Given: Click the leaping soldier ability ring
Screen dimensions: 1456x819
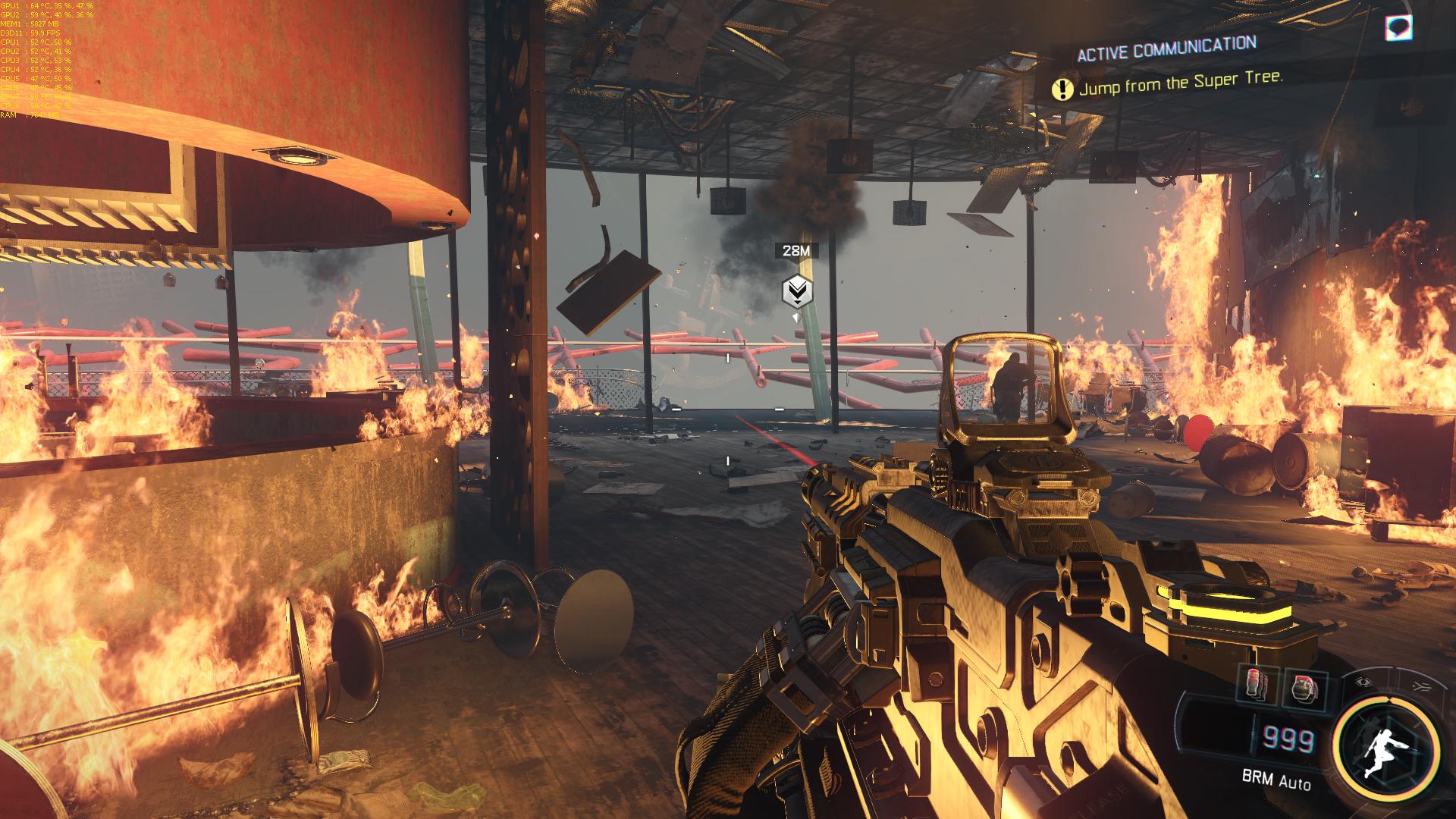Looking at the screenshot, I should (x=1388, y=748).
